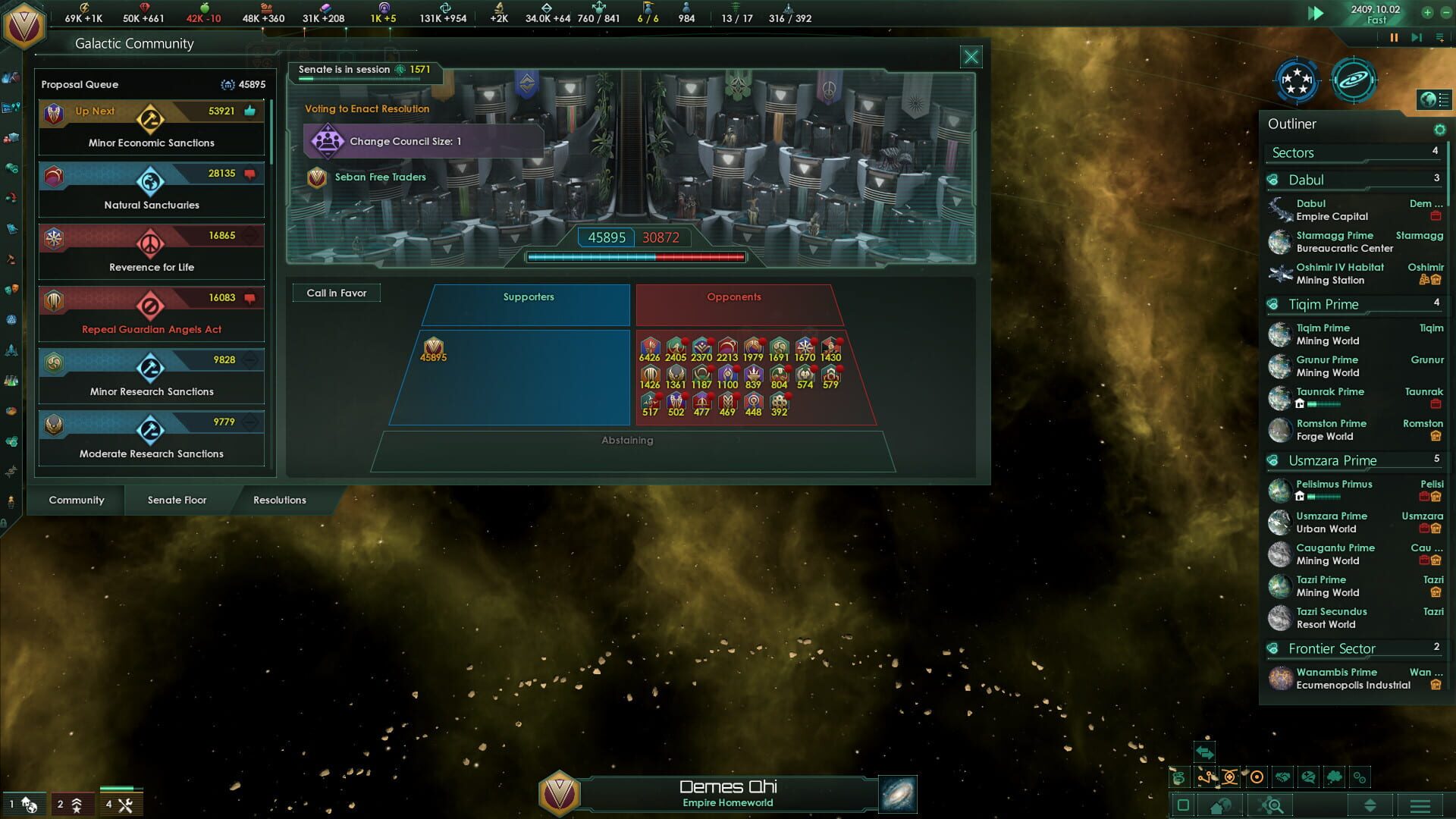
Task: Open the Galactic Community icon near top right
Action: [x=1297, y=82]
